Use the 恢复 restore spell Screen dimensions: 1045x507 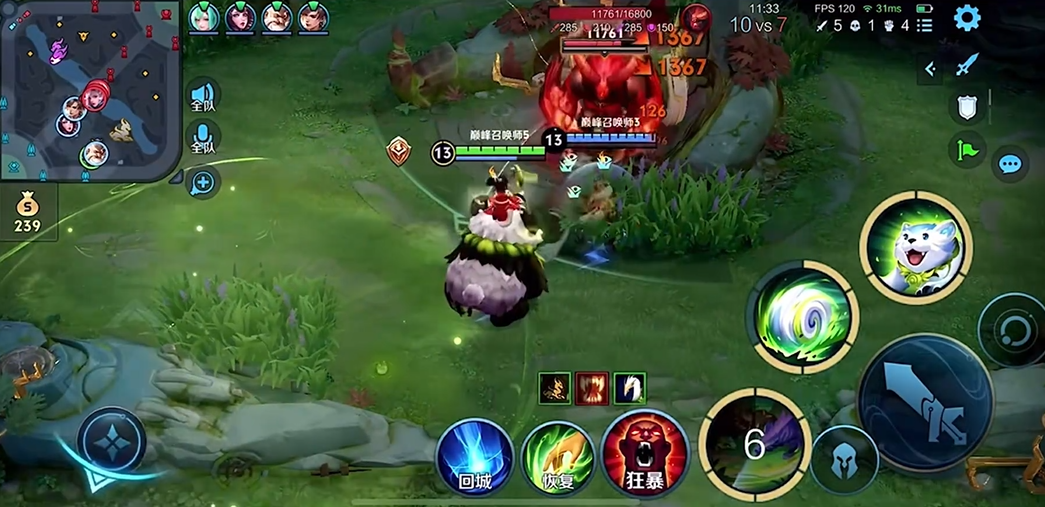tap(559, 458)
